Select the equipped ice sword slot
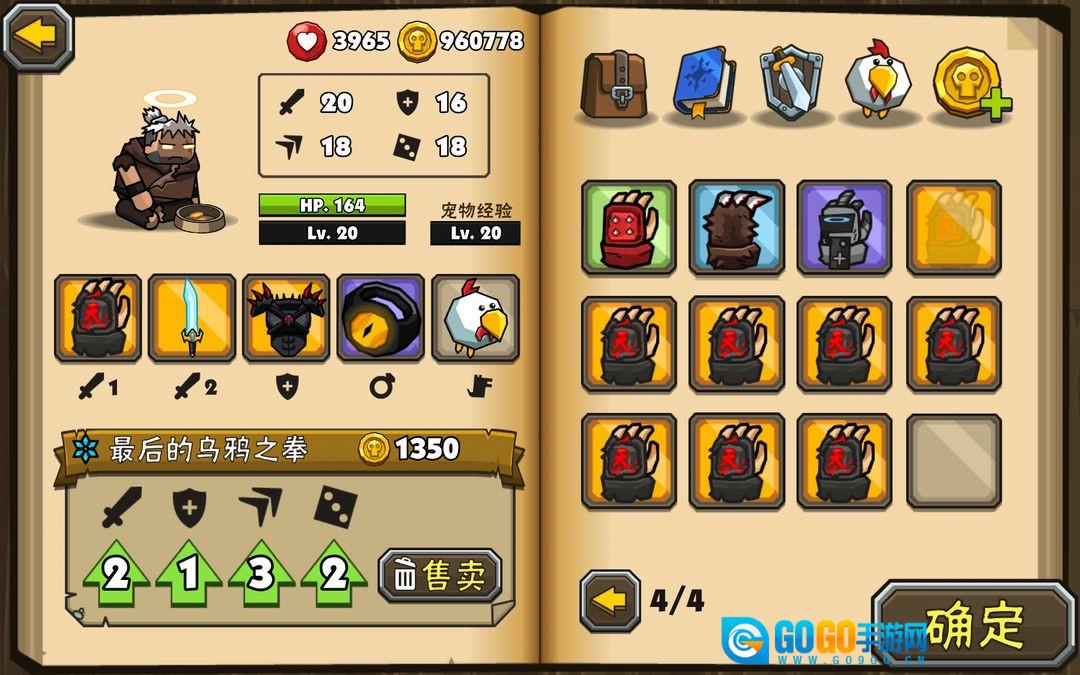The image size is (1080, 675). pos(192,318)
